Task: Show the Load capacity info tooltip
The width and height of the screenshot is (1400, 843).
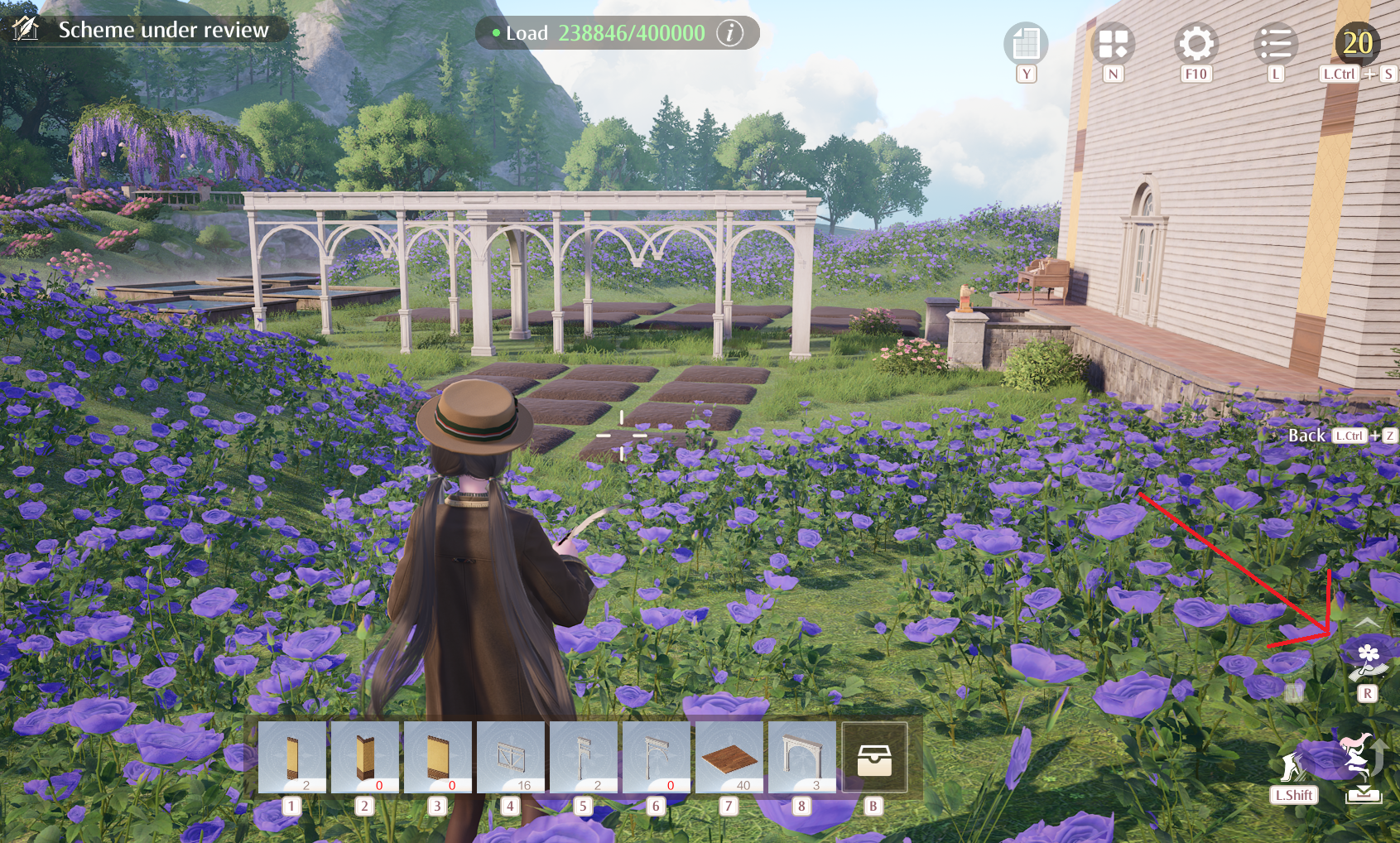Action: click(x=729, y=33)
